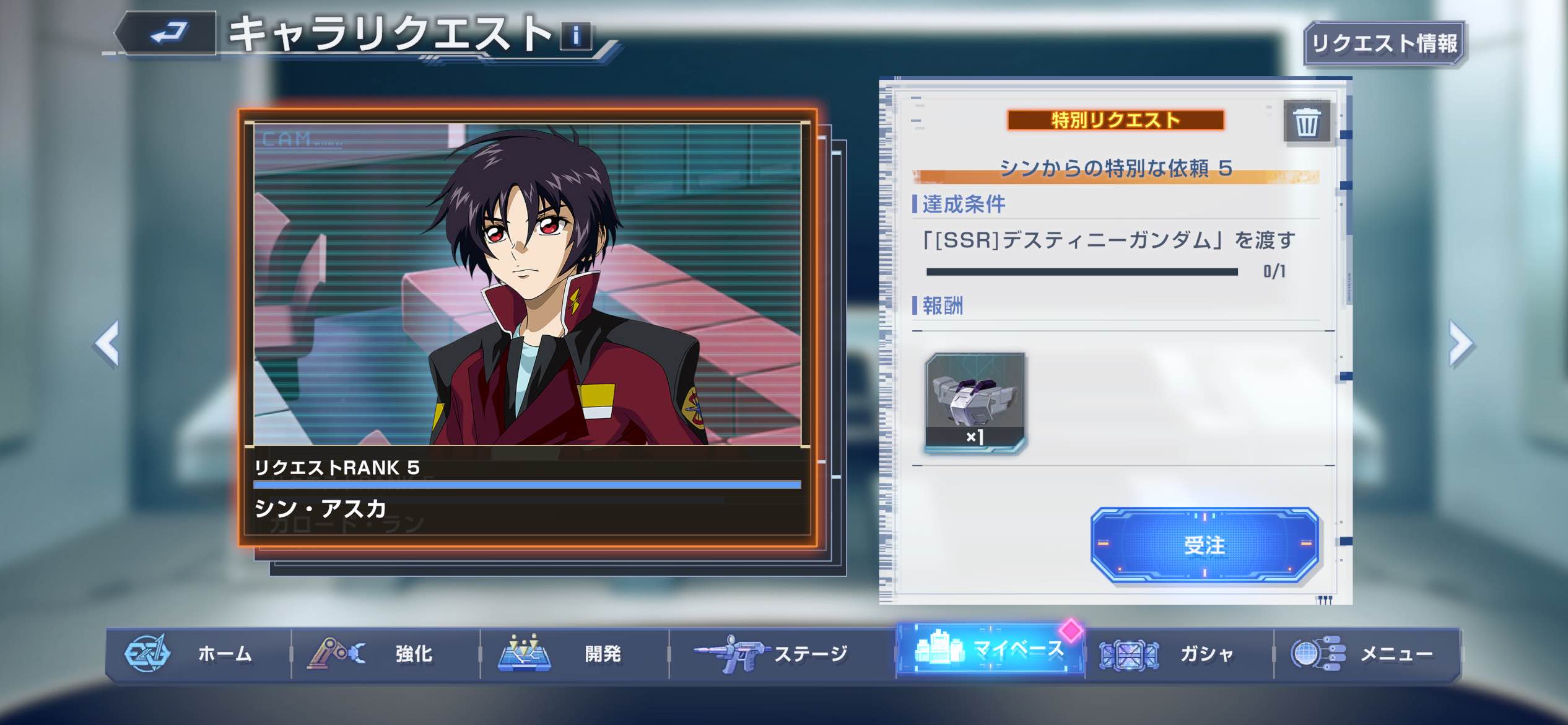Accept the request with 受注 button
Image resolution: width=1568 pixels, height=725 pixels.
pos(1204,545)
